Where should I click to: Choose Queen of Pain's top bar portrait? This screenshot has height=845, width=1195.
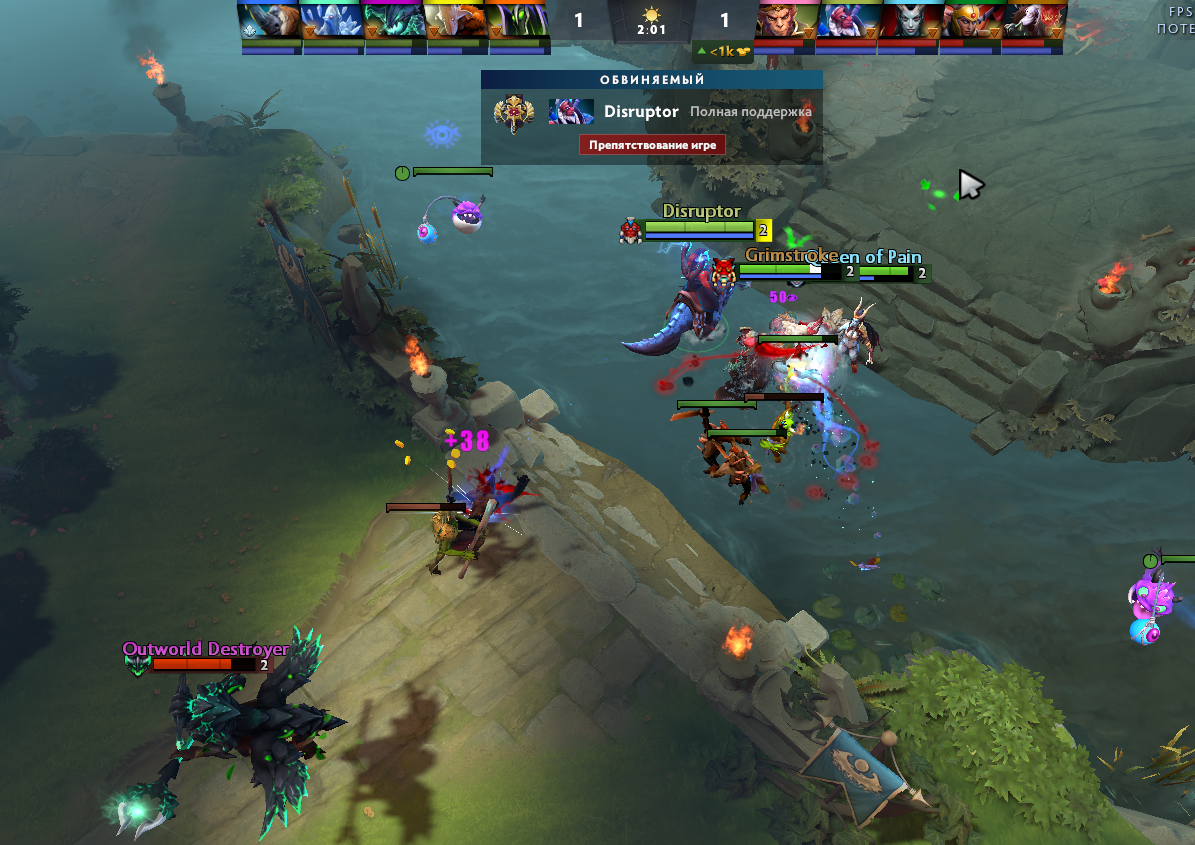pyautogui.click(x=910, y=21)
